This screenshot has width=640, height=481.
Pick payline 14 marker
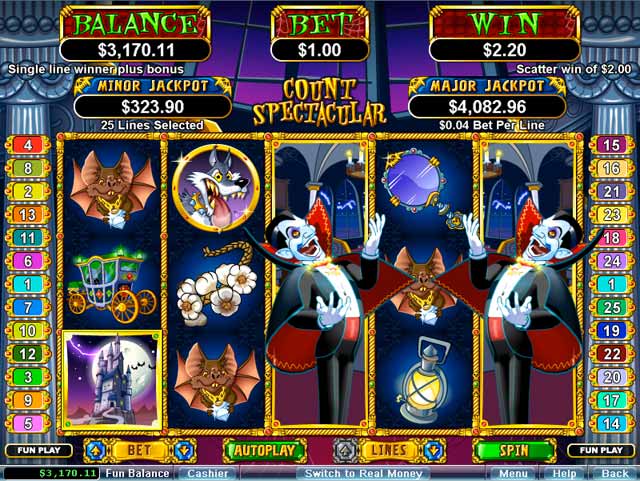click(x=611, y=423)
